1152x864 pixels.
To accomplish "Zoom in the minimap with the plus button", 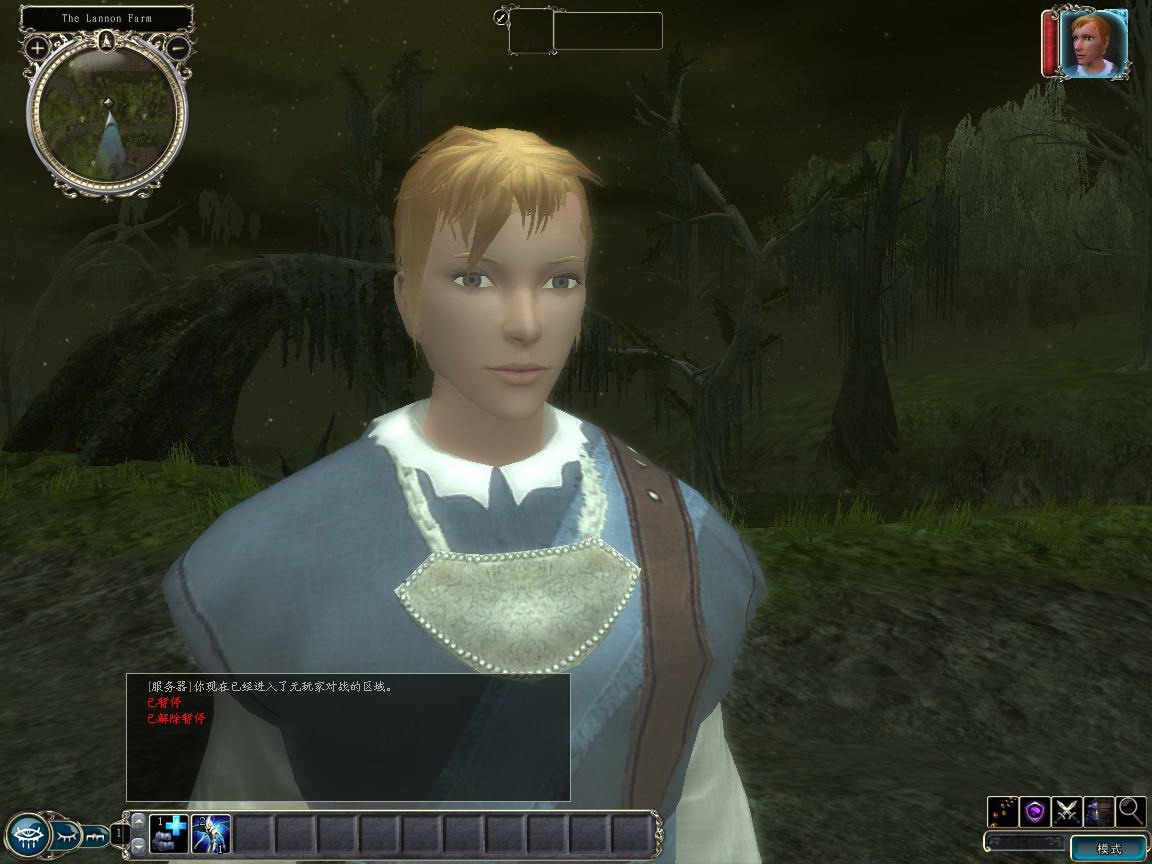I will (38, 47).
